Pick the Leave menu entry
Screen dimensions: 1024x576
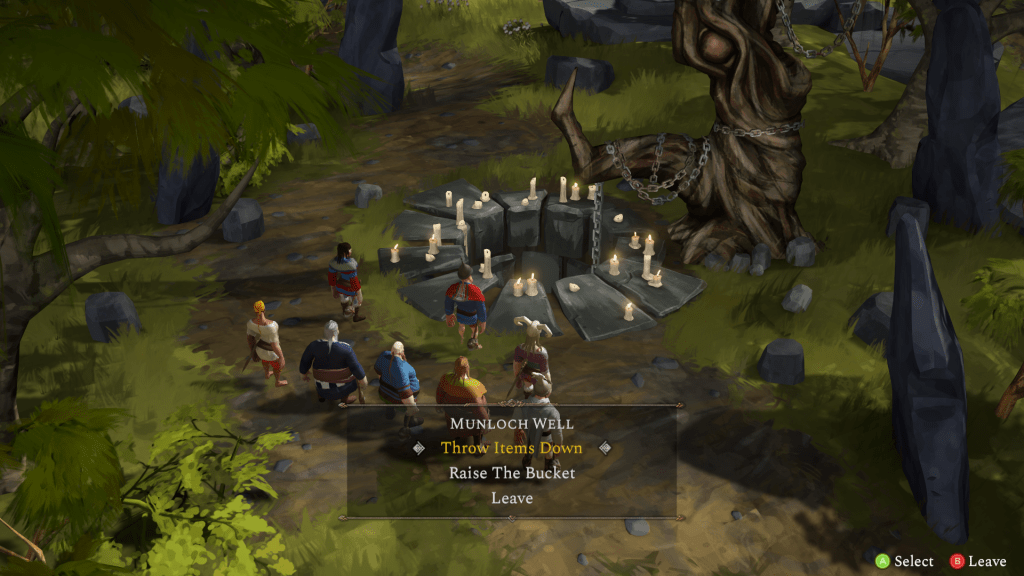511,498
